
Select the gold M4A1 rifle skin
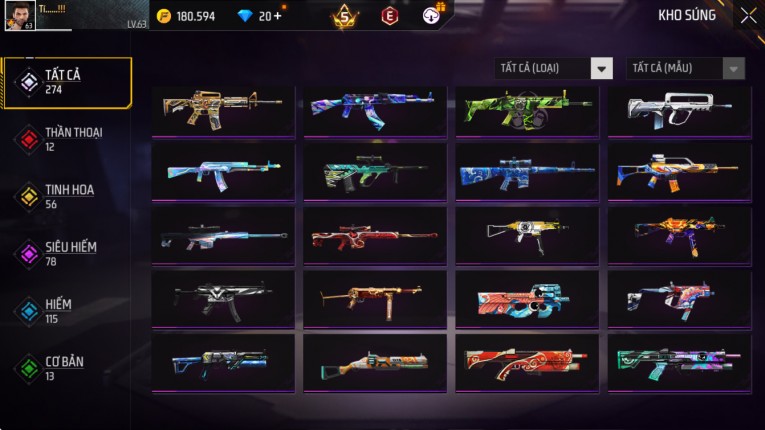[223, 109]
